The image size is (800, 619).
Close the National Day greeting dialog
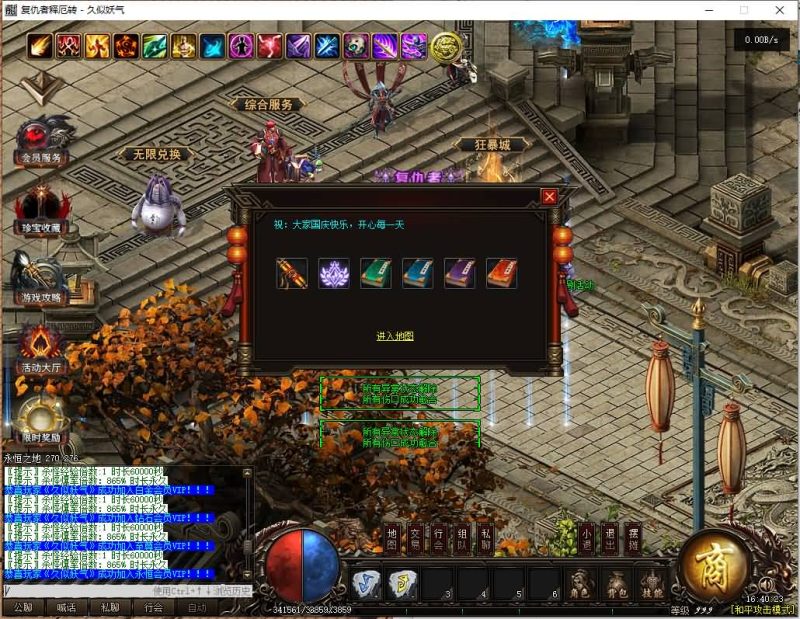click(549, 197)
